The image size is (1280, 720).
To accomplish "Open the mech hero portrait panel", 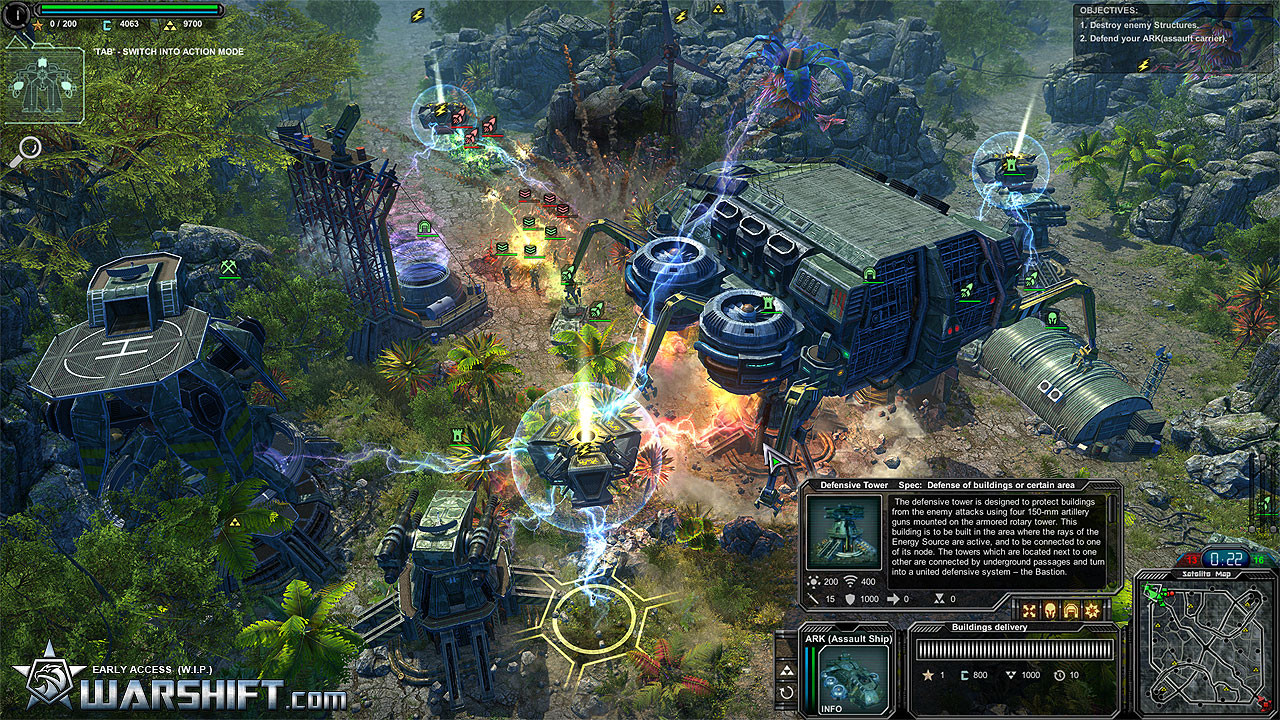I will point(44,86).
